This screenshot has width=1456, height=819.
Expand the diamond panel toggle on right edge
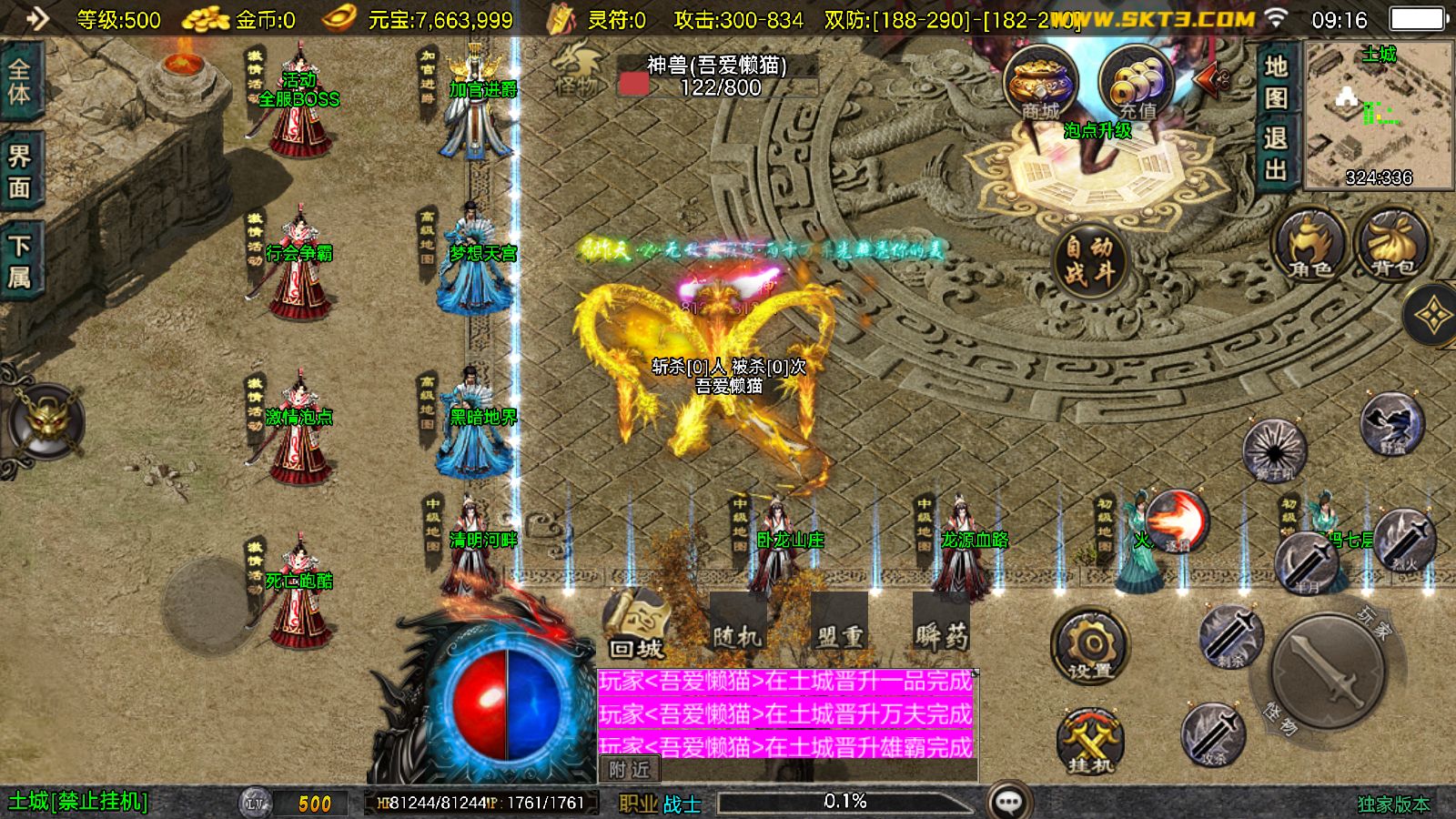tap(1430, 314)
